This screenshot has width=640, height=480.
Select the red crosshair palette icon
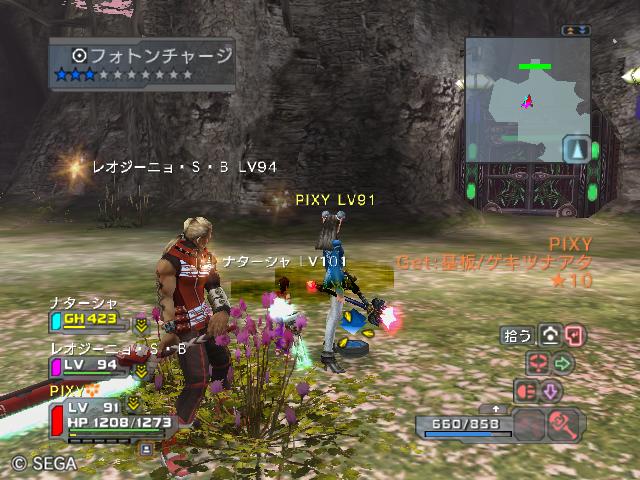coord(538,362)
